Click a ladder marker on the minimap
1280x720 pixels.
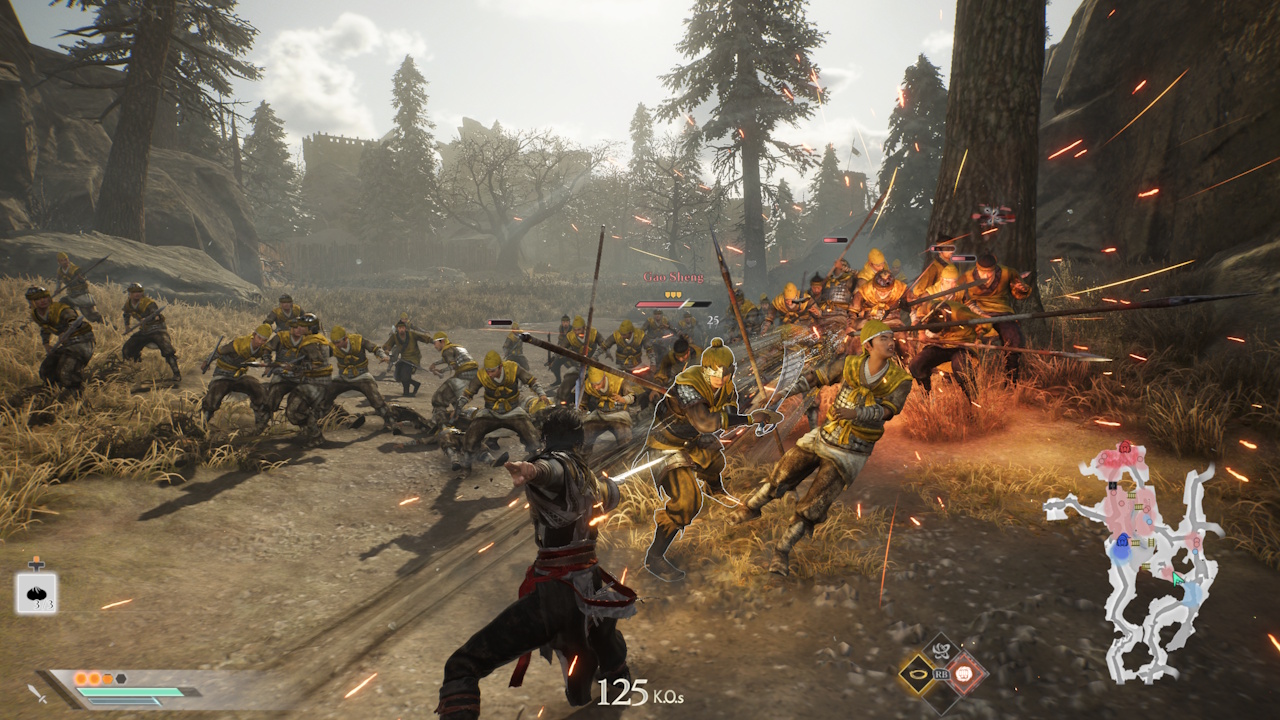point(1130,494)
